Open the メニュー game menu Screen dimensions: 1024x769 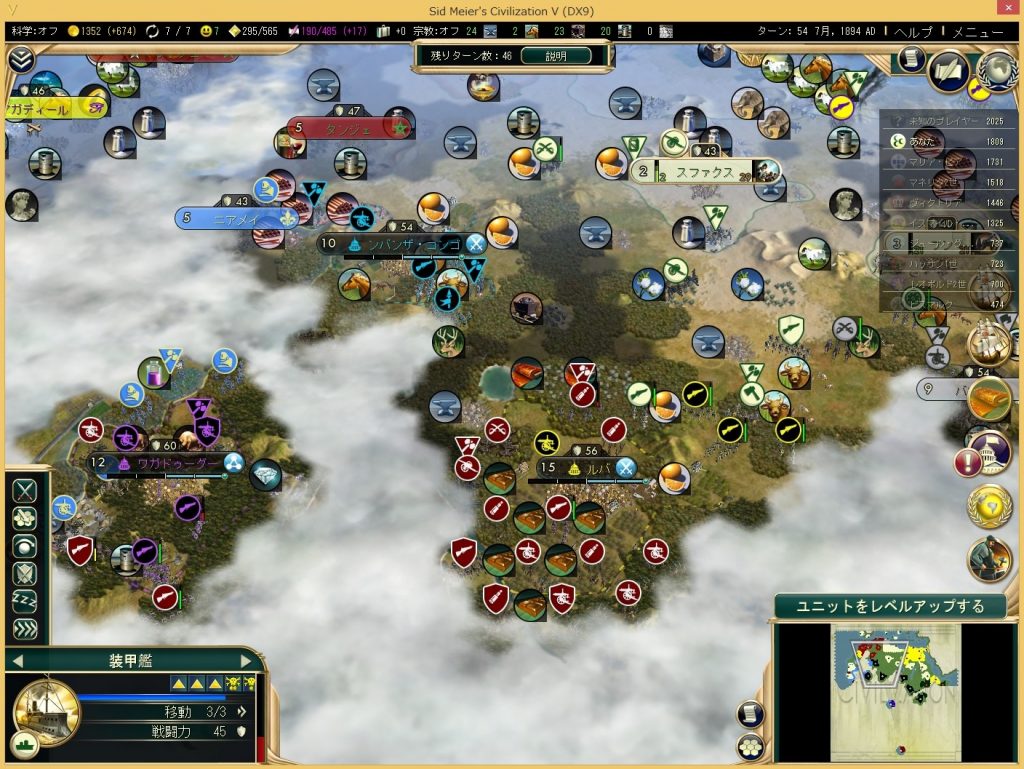tap(978, 31)
